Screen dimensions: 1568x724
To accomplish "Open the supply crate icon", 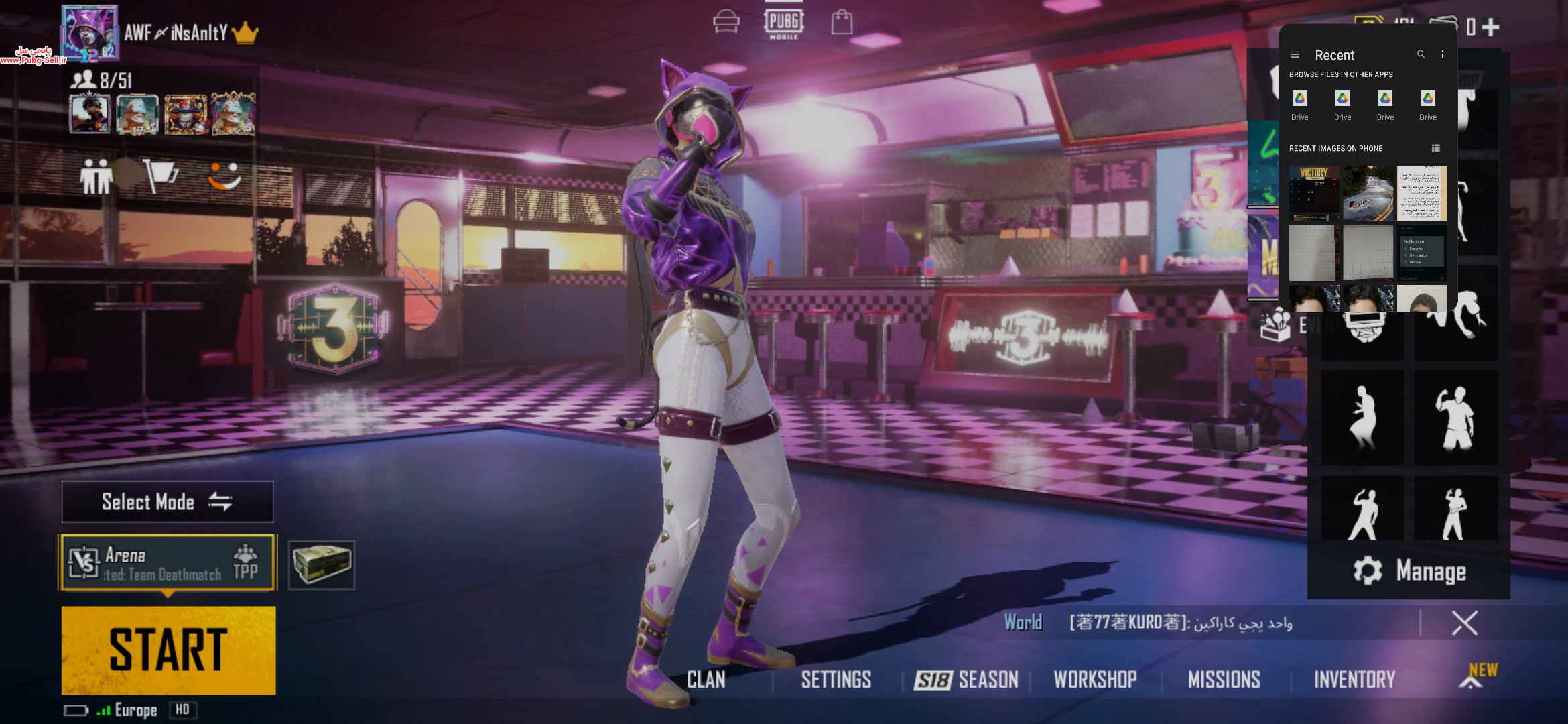I will pyautogui.click(x=322, y=564).
